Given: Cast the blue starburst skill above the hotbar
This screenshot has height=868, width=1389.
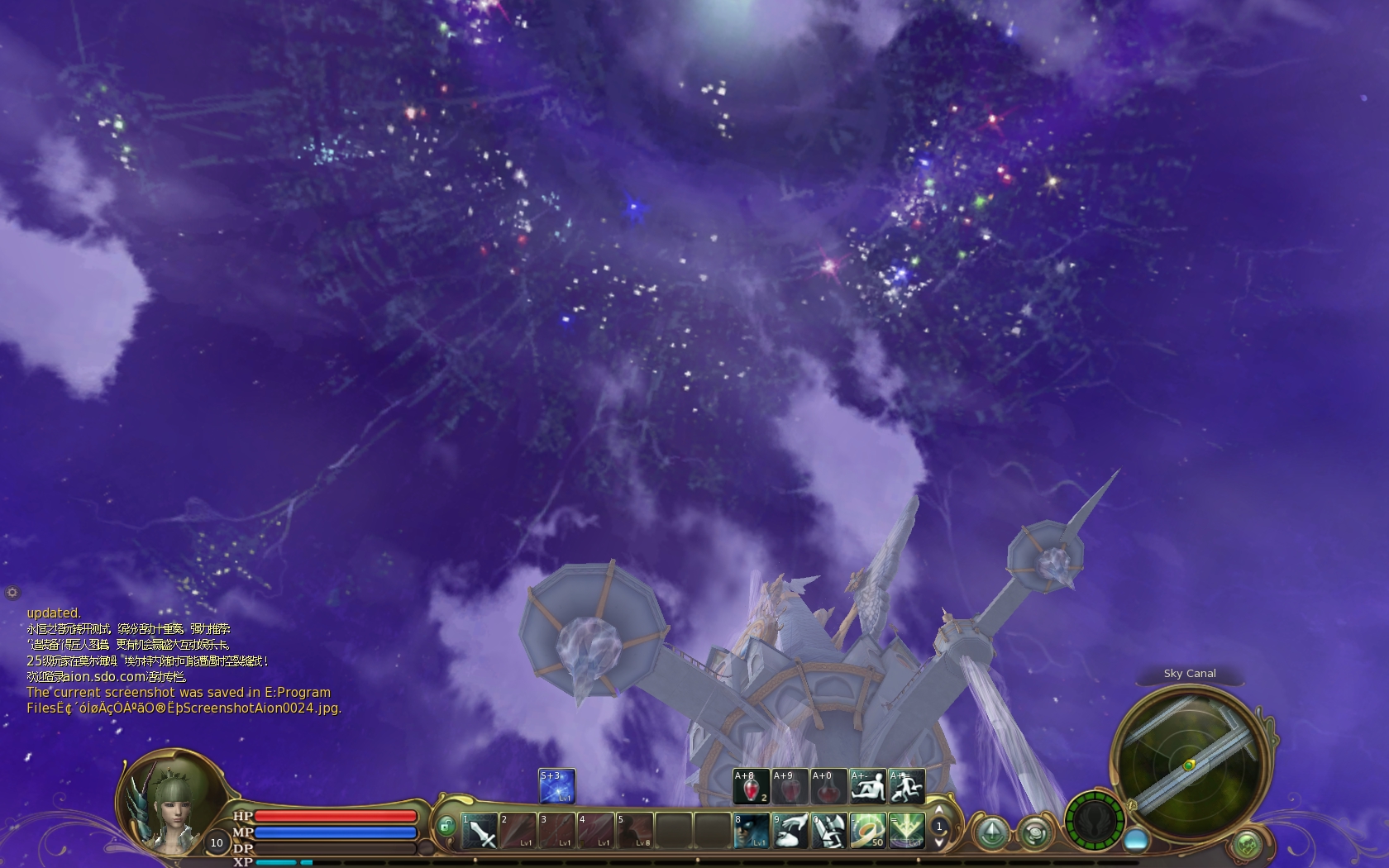Looking at the screenshot, I should (556, 786).
